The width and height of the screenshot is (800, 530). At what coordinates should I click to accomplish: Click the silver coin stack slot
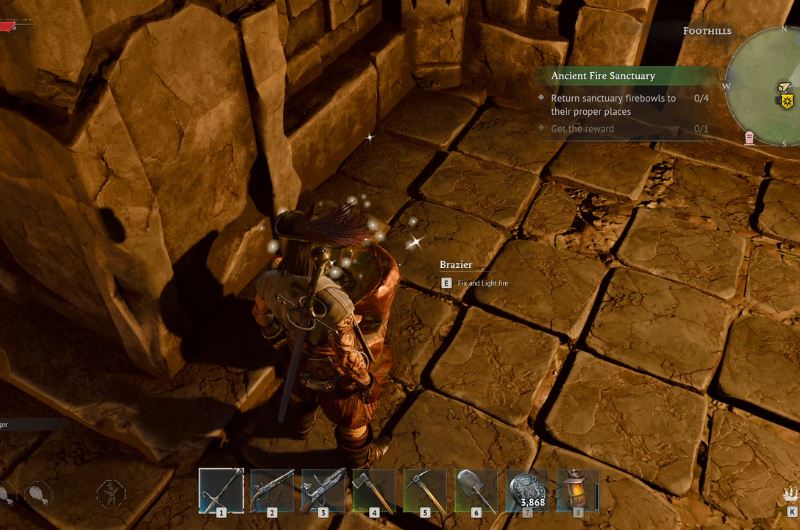point(527,490)
